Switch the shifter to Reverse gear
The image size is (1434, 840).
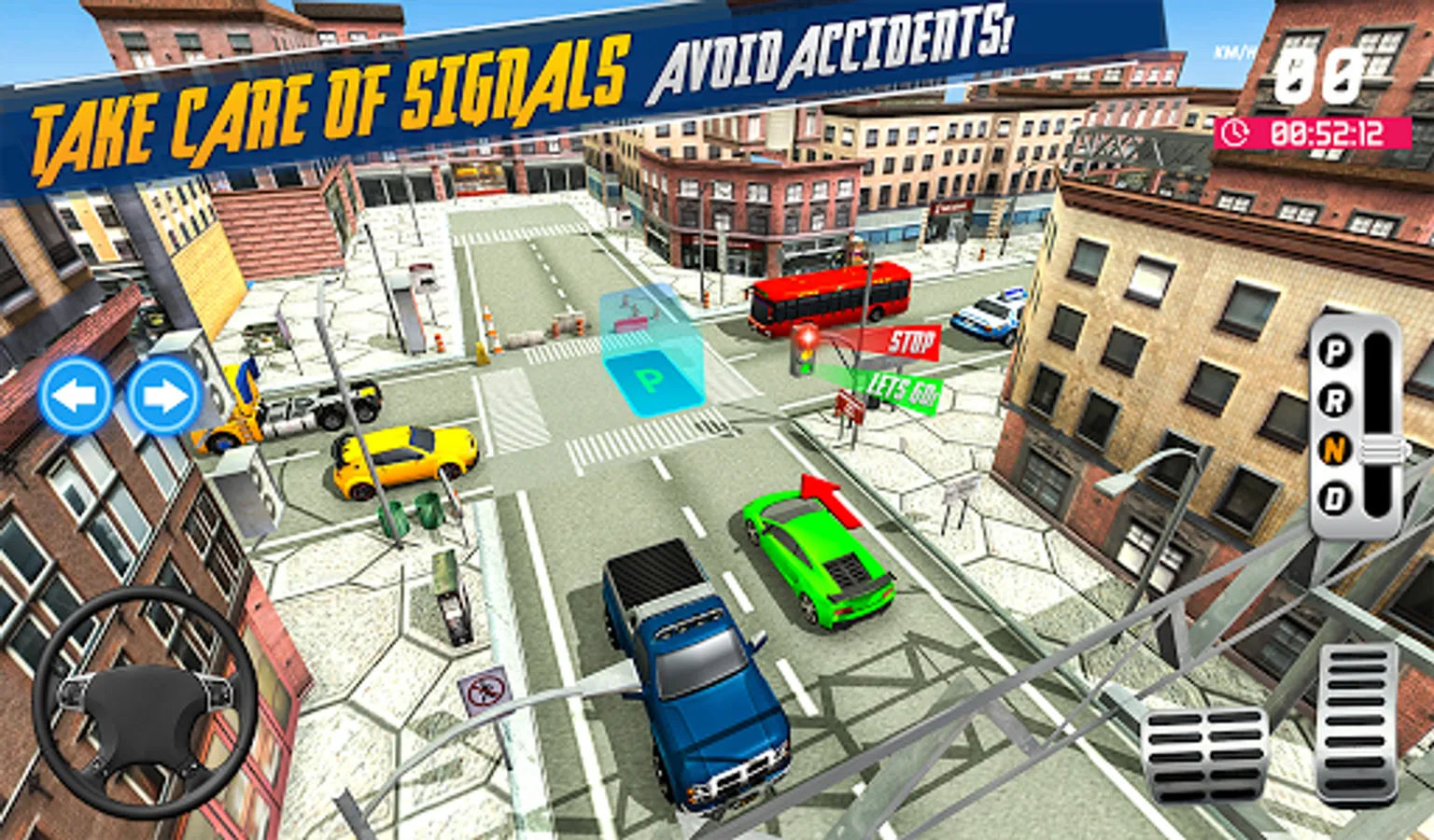(x=1335, y=399)
